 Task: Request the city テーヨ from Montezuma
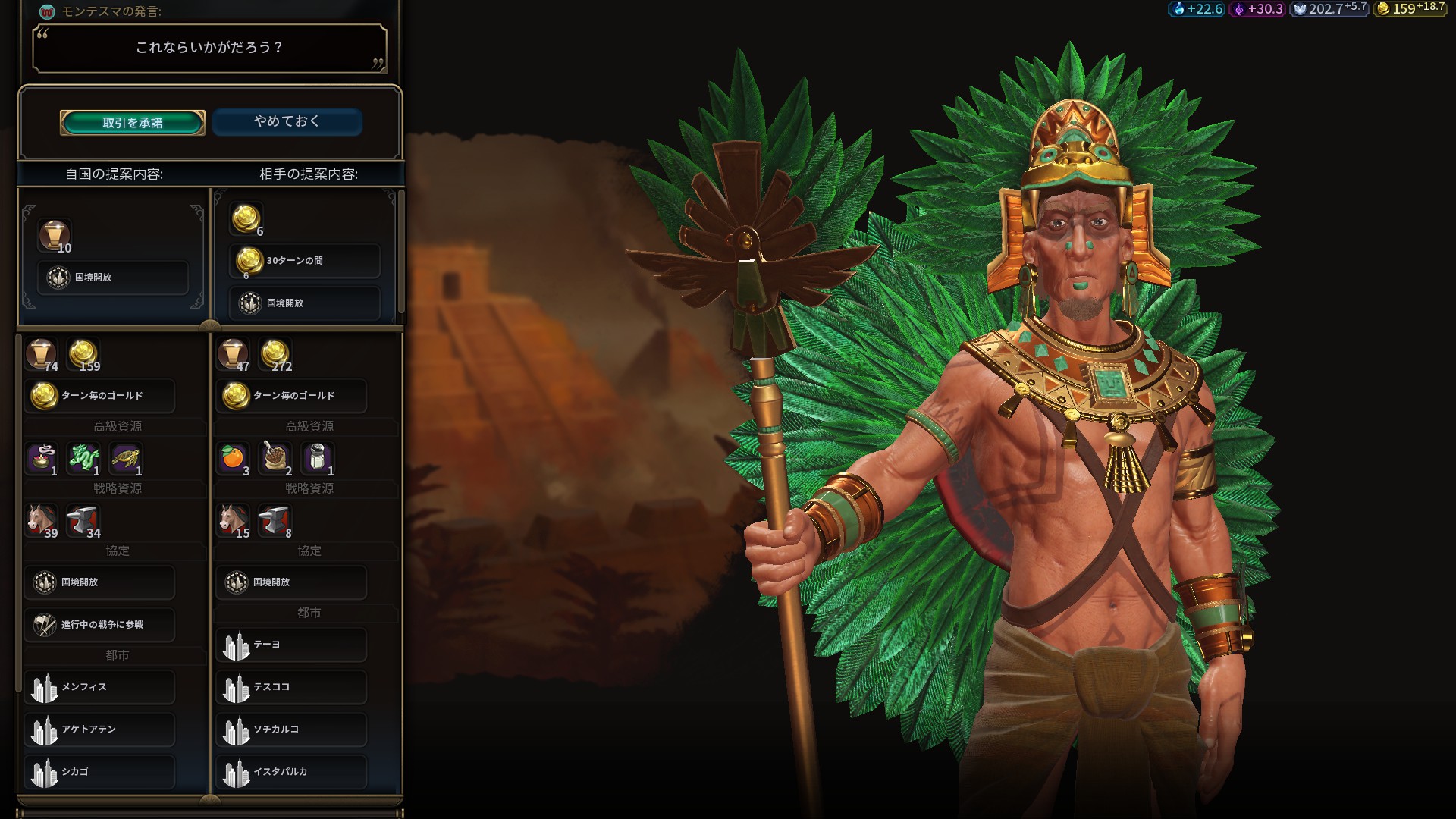291,645
